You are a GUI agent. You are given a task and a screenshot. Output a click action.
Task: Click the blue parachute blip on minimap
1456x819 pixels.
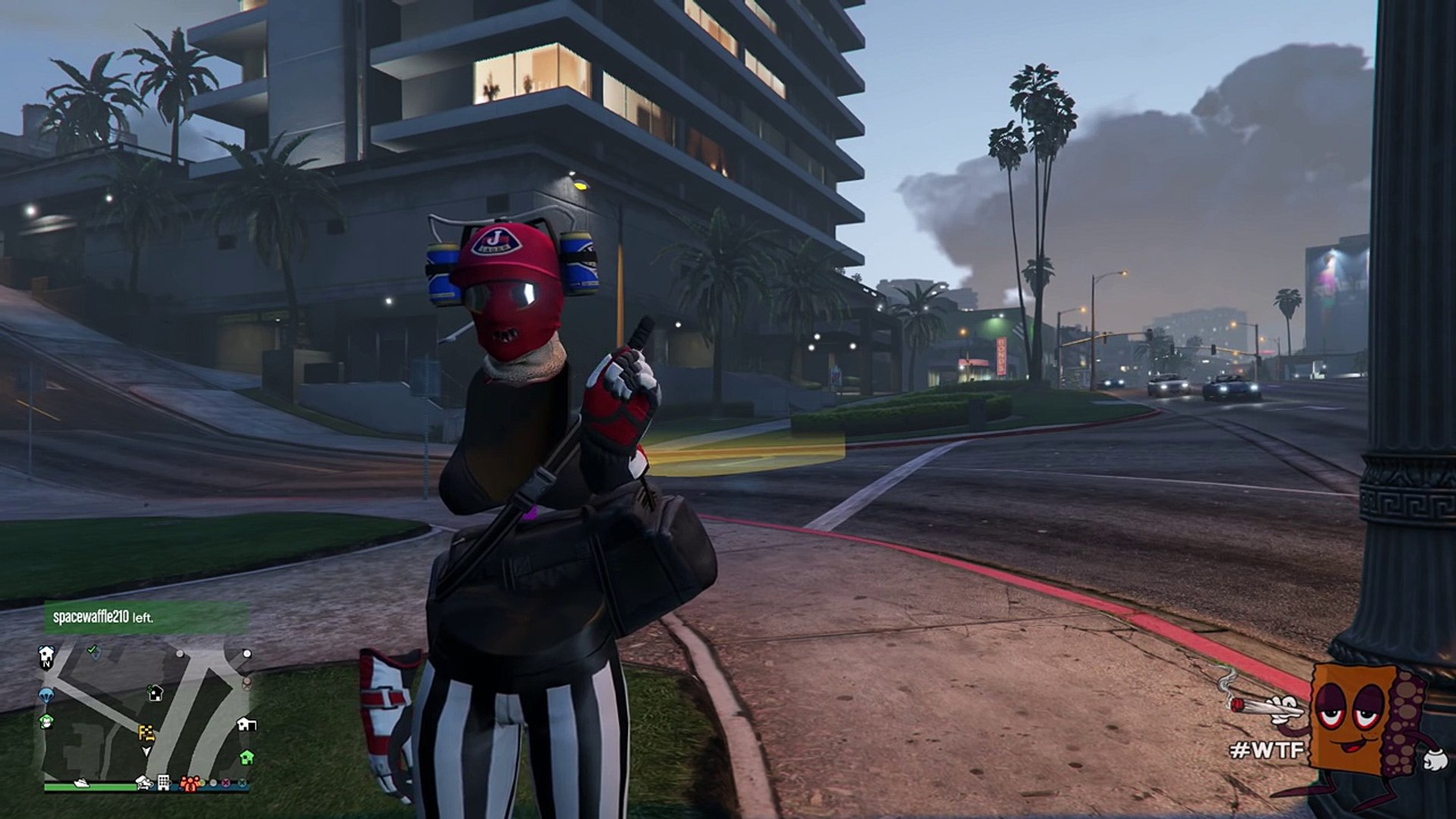coord(46,695)
